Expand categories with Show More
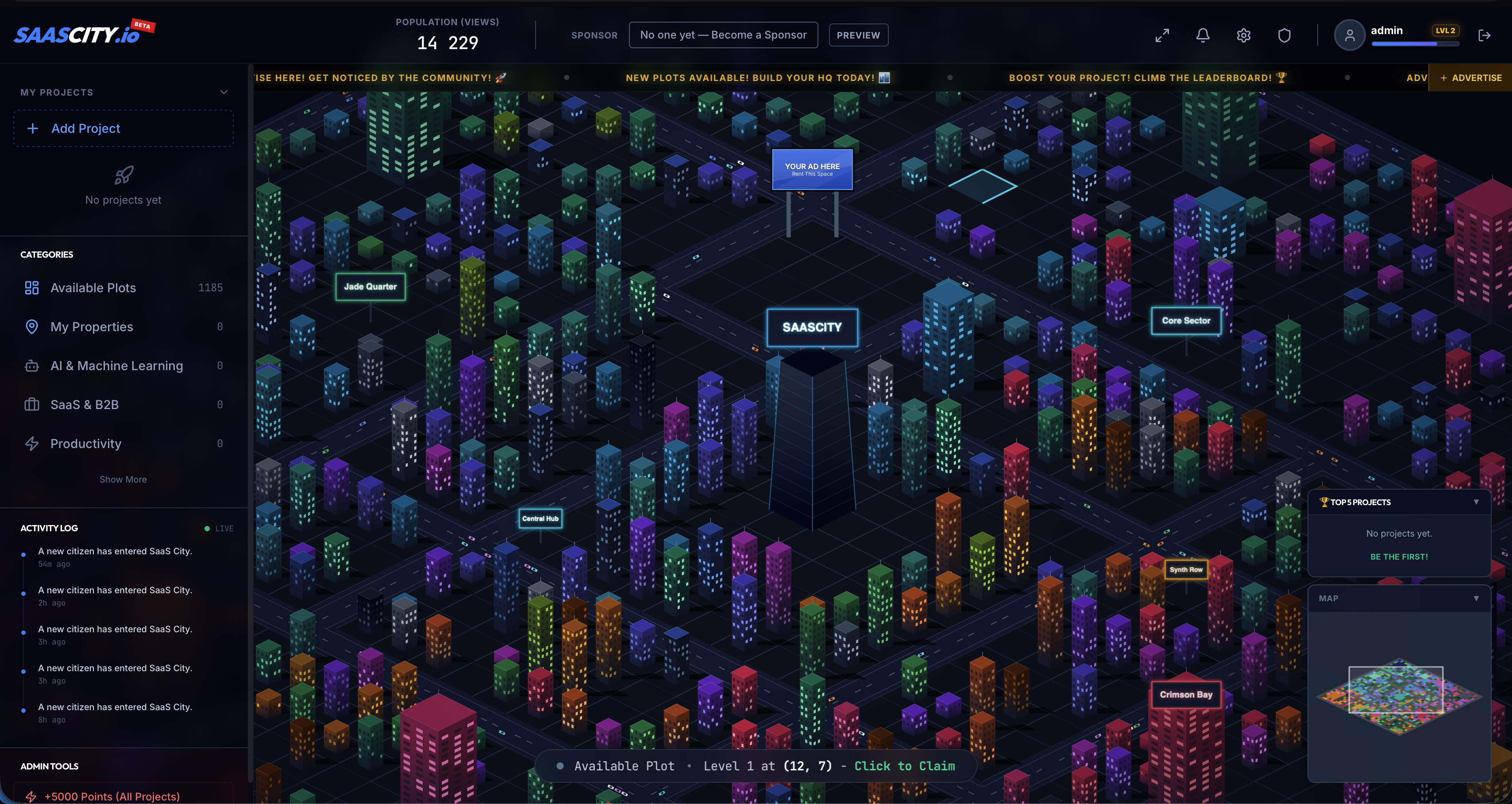 [x=123, y=479]
